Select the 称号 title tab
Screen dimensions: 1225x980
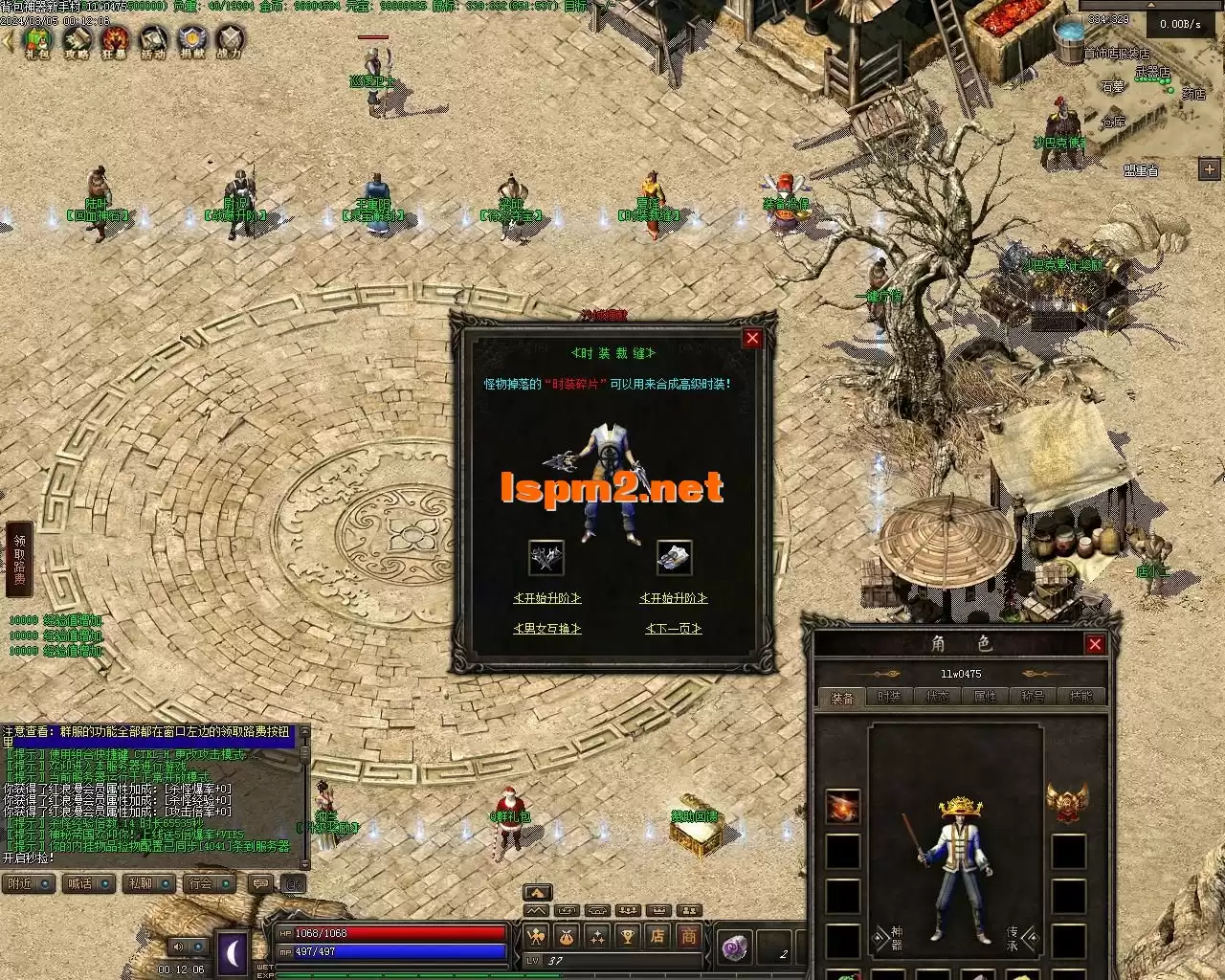click(1033, 697)
